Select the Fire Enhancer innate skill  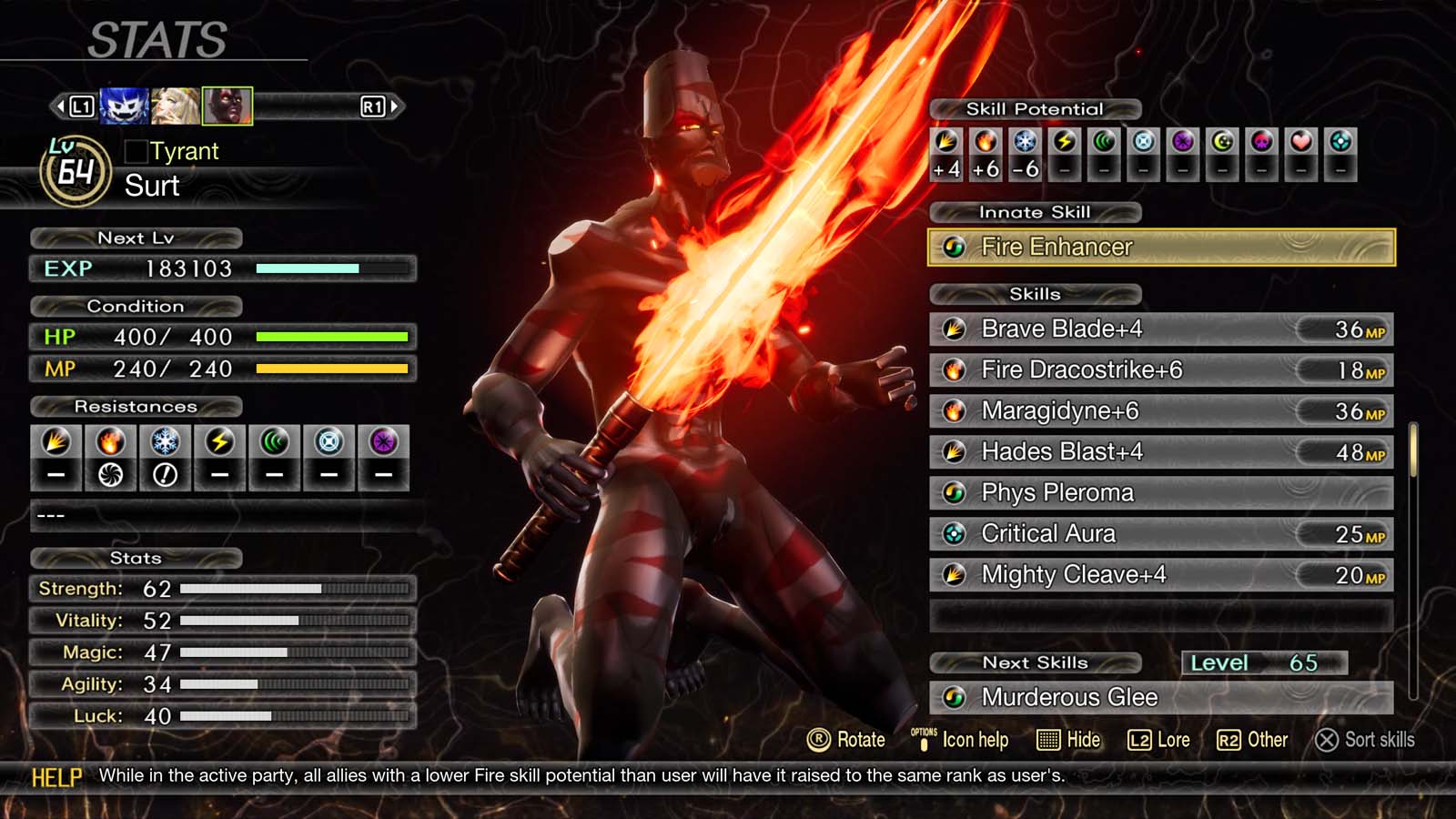point(1160,247)
